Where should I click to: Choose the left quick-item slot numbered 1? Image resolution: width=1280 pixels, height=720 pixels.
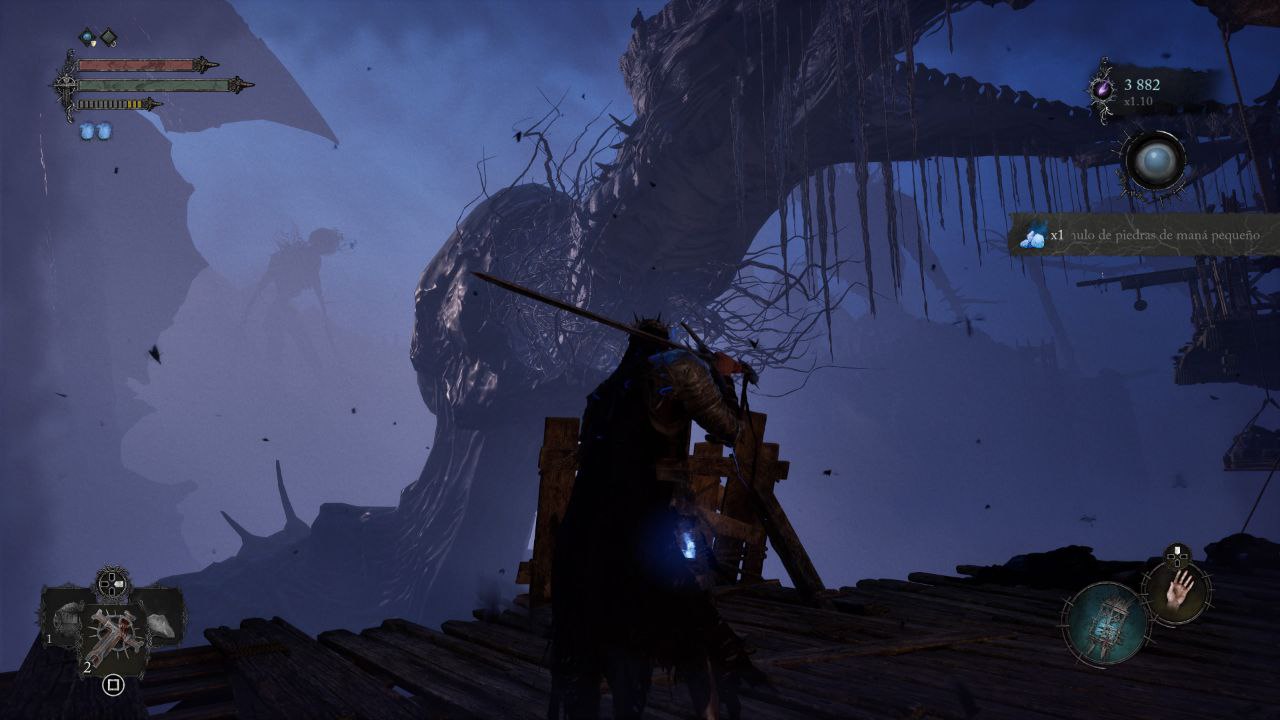coord(65,620)
